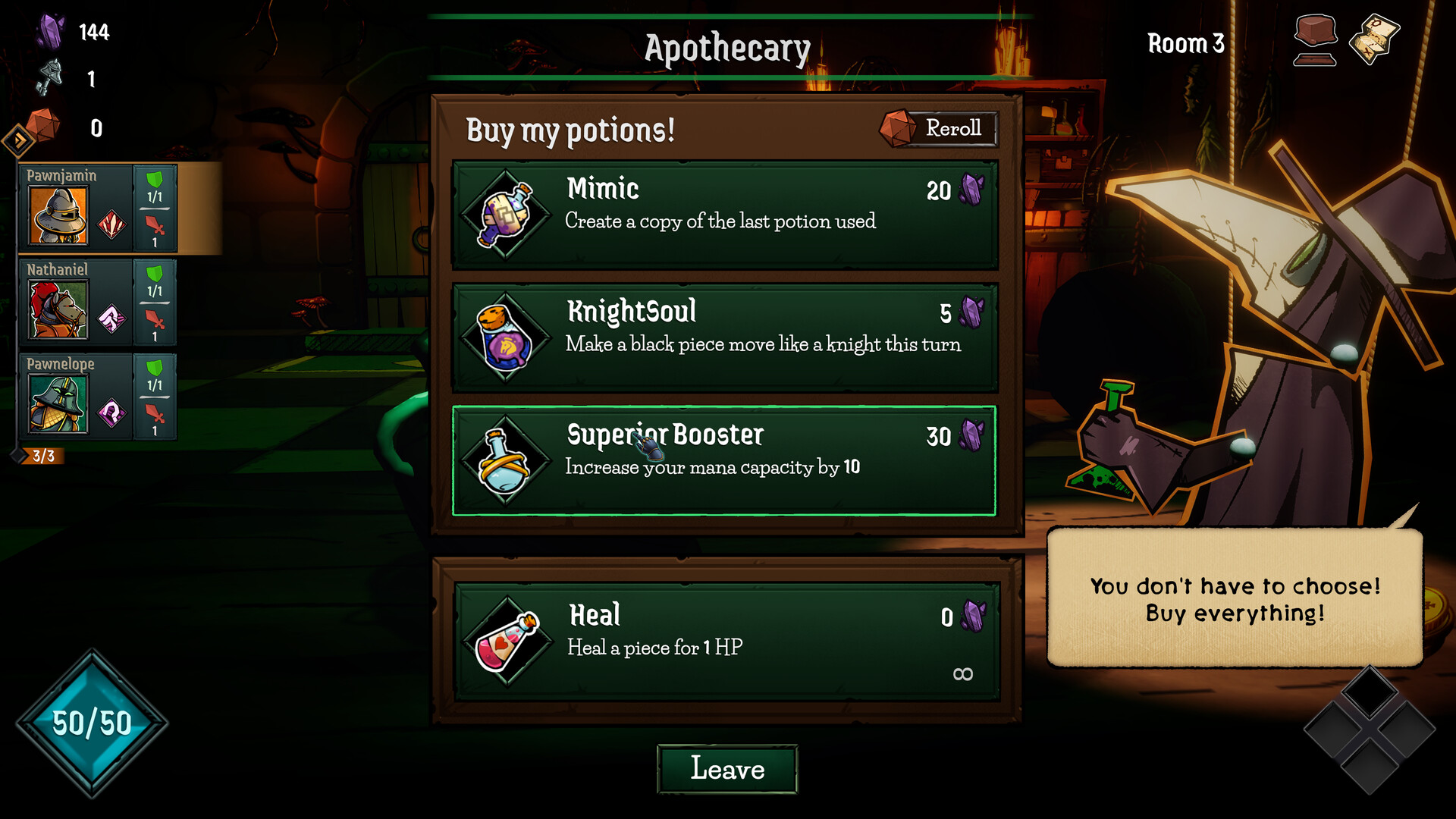
Task: Choose the free Heal potion
Action: coord(726,642)
